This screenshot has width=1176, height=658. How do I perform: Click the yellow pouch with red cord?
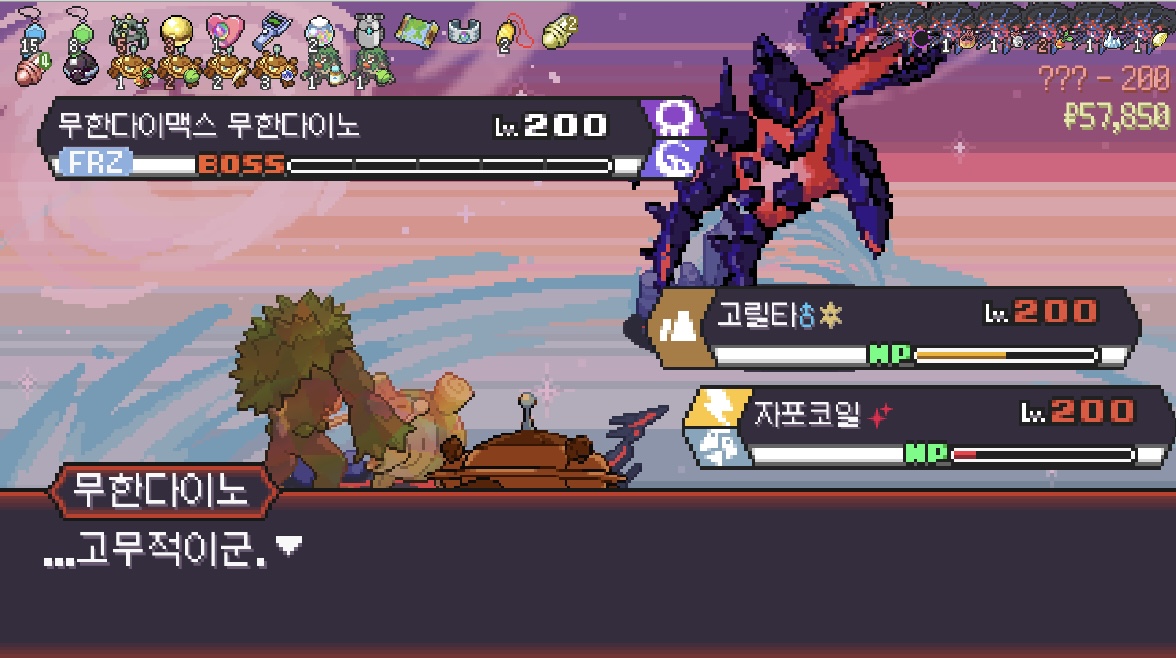coord(508,33)
